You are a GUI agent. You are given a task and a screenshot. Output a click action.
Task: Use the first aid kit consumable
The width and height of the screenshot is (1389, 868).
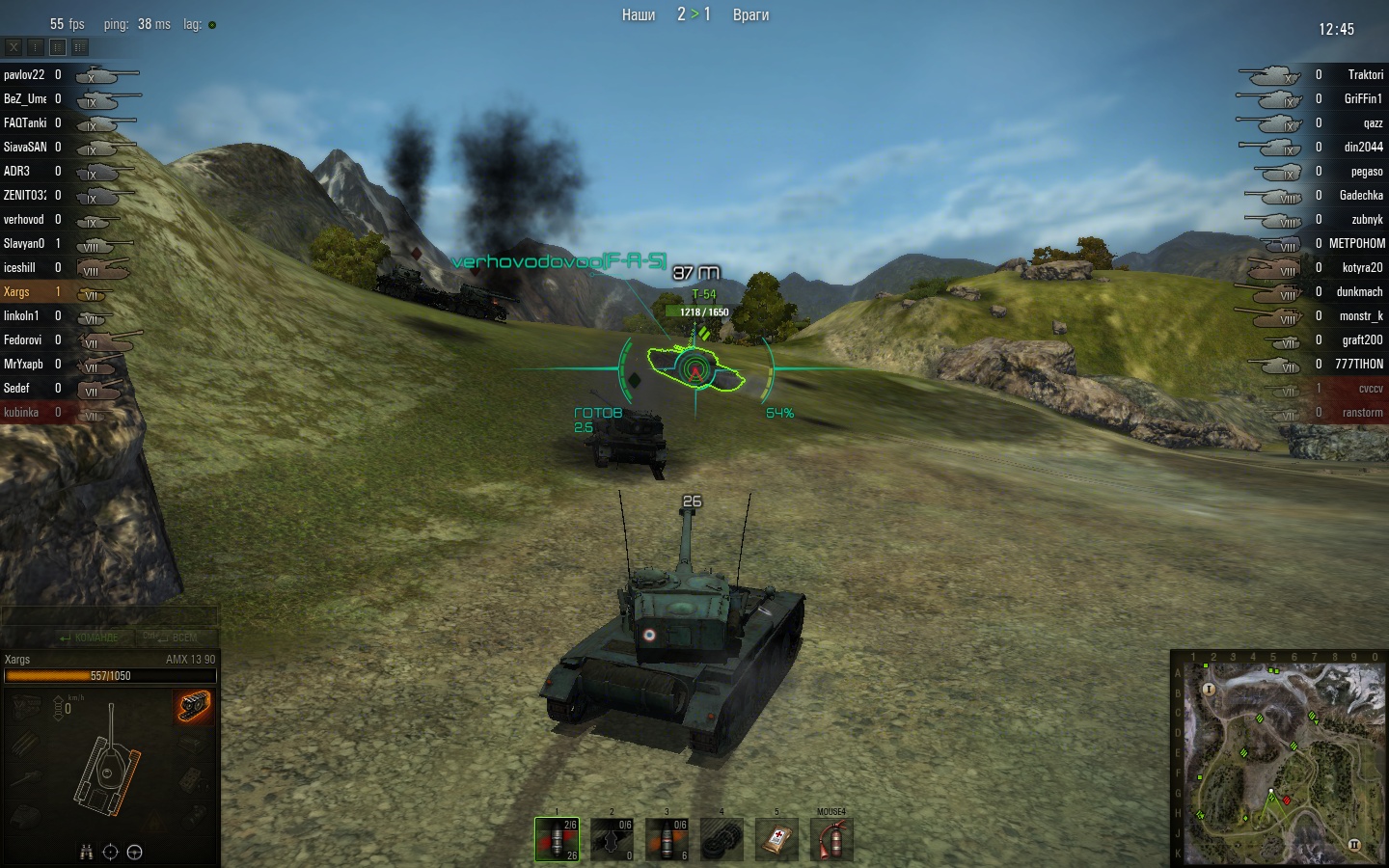(776, 839)
